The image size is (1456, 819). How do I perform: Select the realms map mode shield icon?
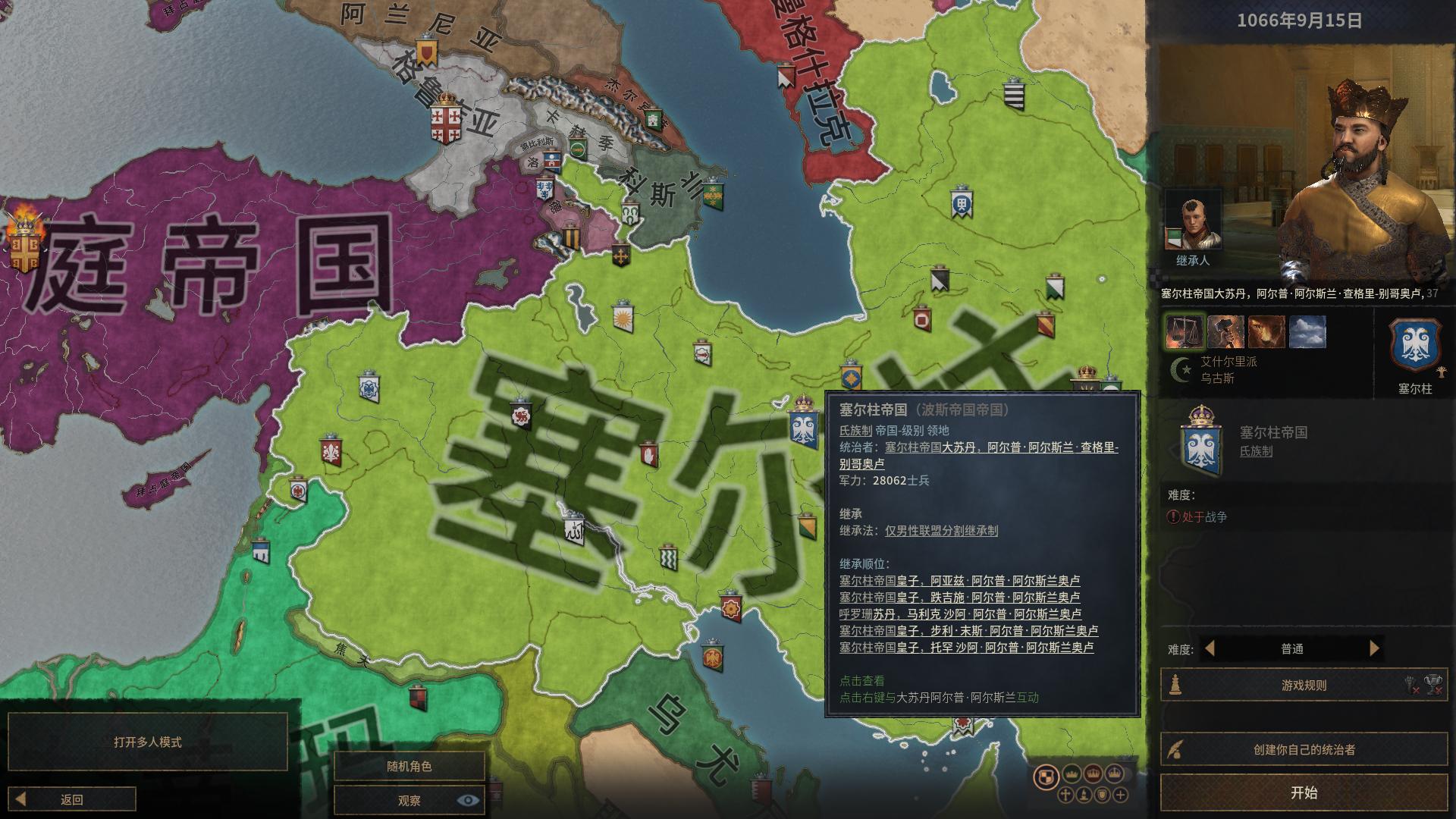point(1046,775)
